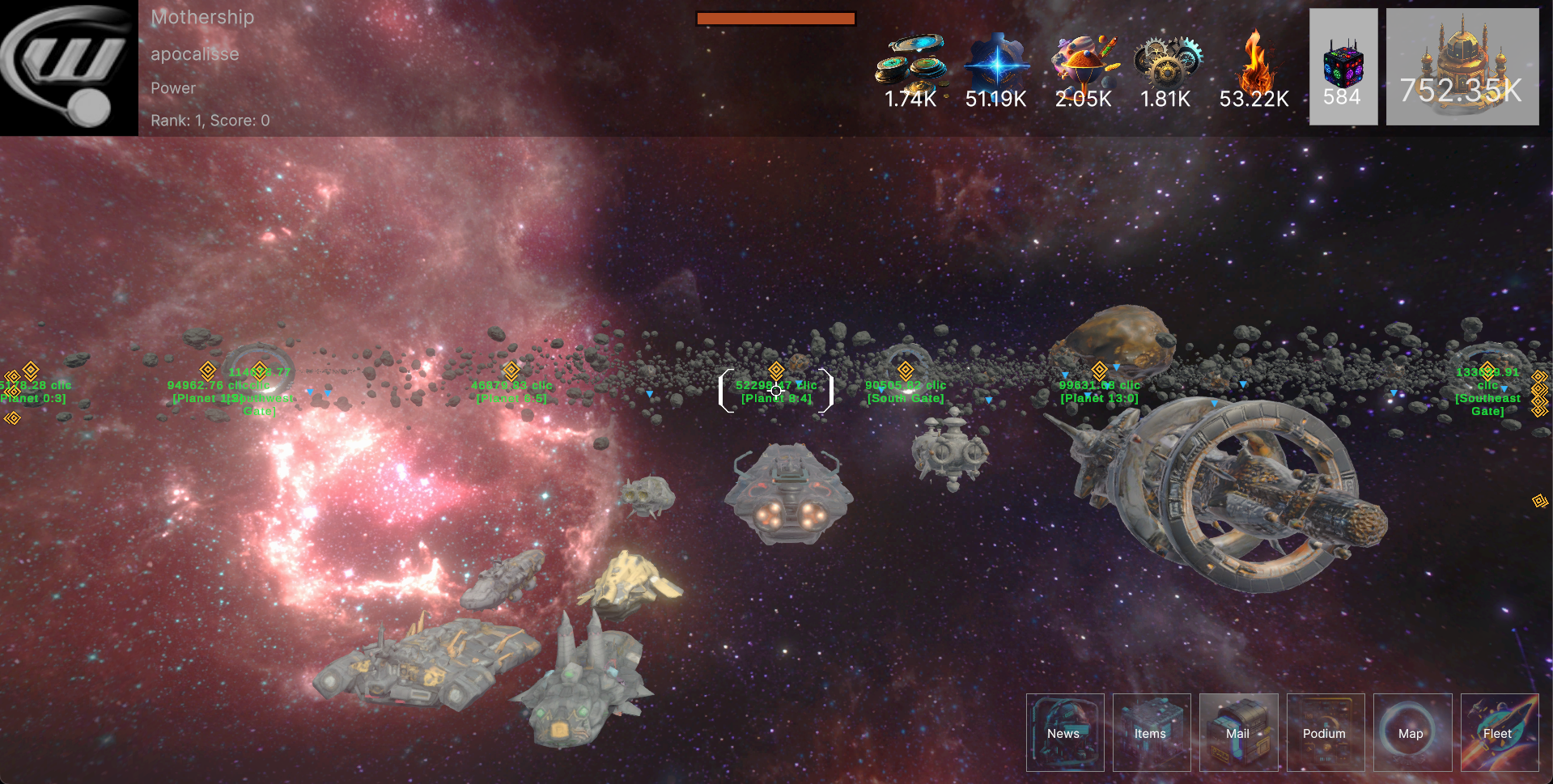Choose the Planet 13:0 waypoint marker
Screen dimensions: 1553x784
coord(1099,371)
